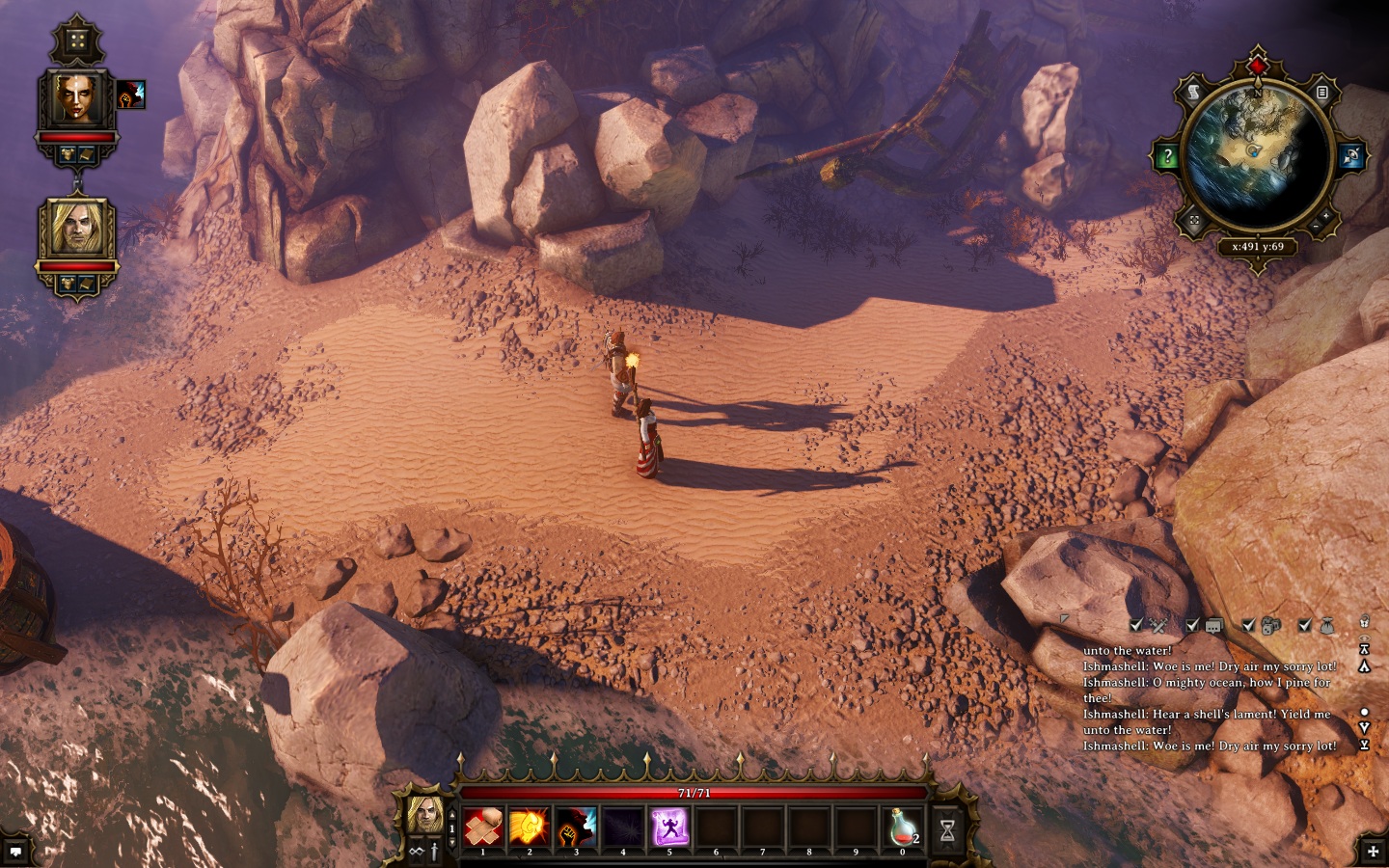Activate the shouting figure skill in slot 3
The image size is (1389, 868).
[x=576, y=827]
